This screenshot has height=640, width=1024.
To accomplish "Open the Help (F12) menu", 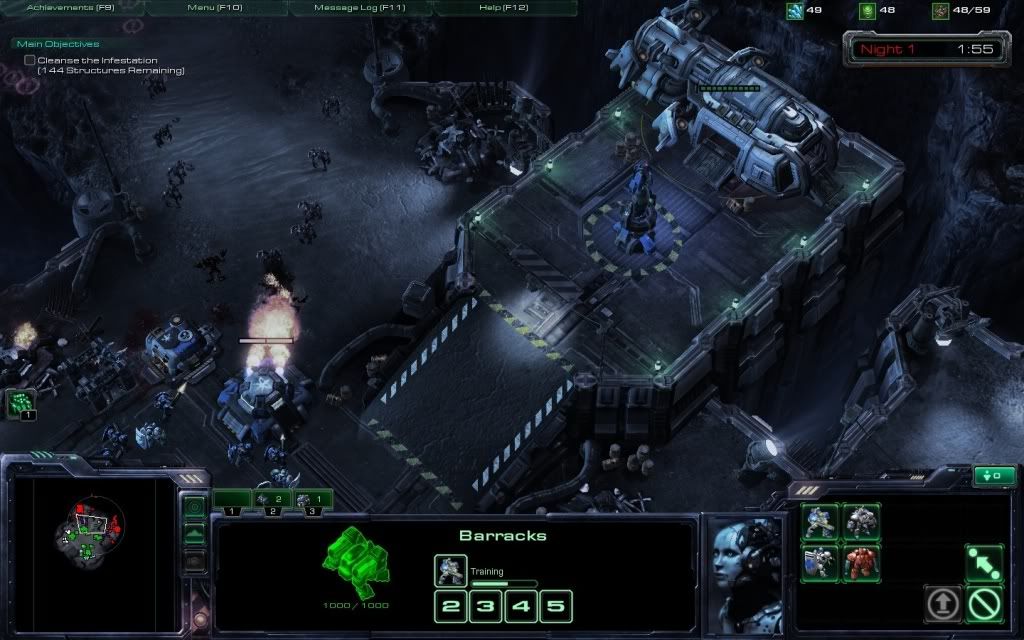I will [503, 8].
